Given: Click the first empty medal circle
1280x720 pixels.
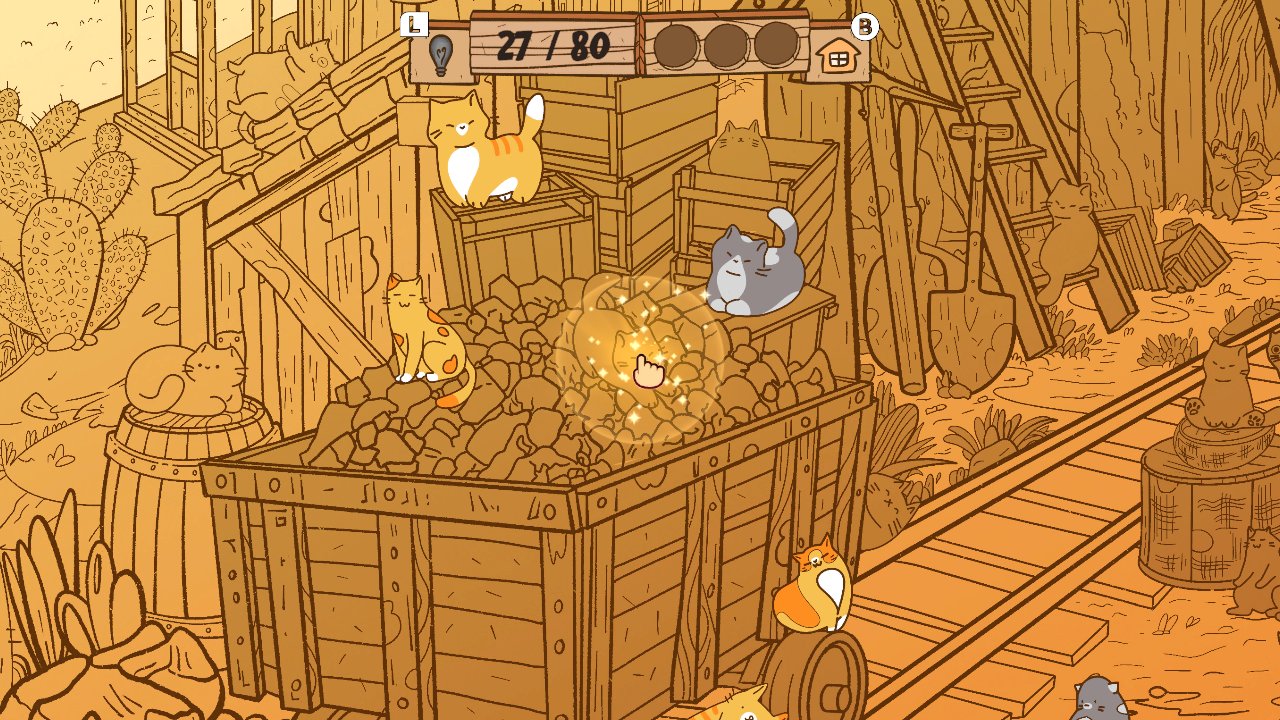Looking at the screenshot, I should pyautogui.click(x=675, y=44).
